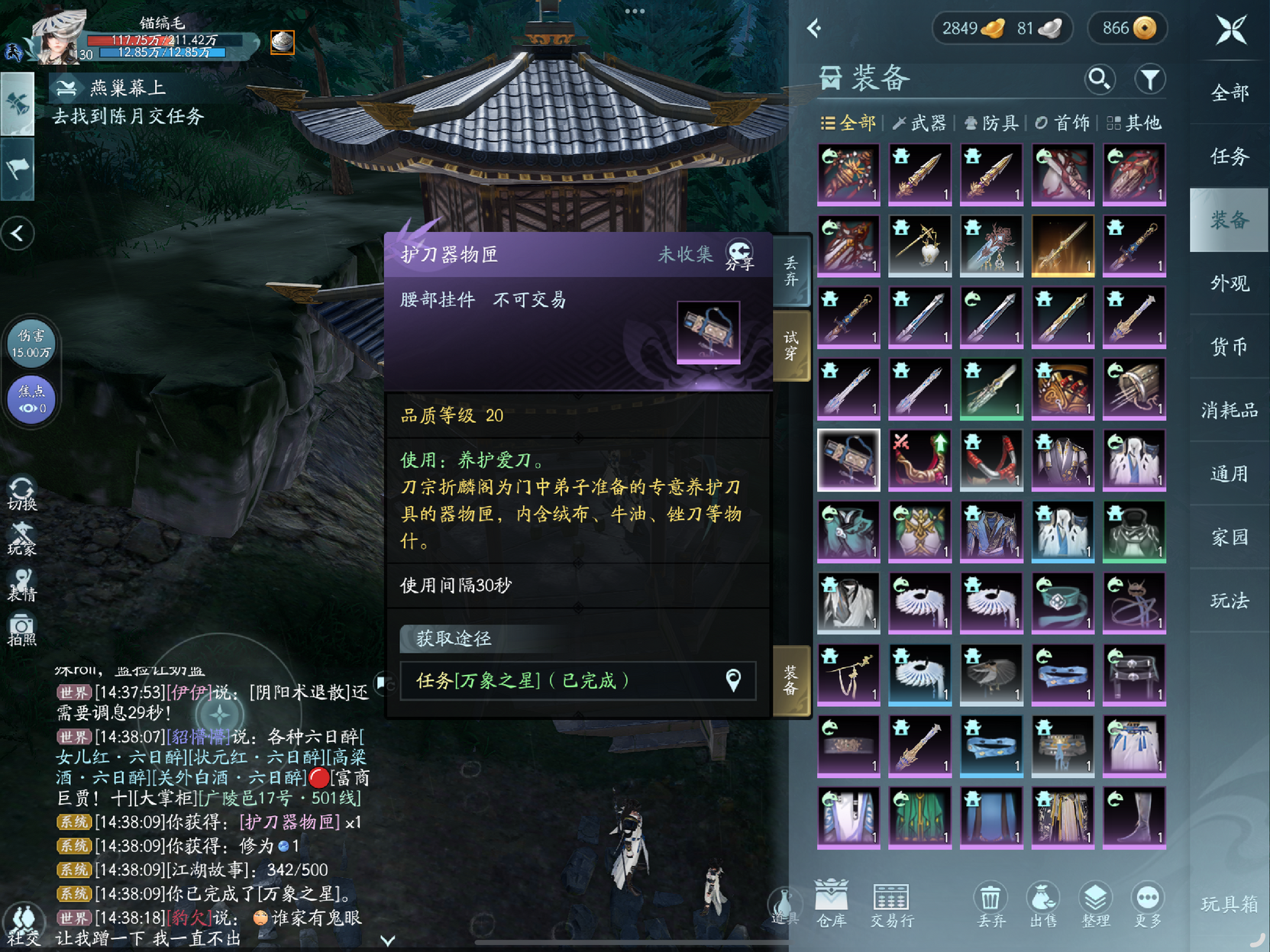Sell items with the 出售 button

pyautogui.click(x=1043, y=903)
